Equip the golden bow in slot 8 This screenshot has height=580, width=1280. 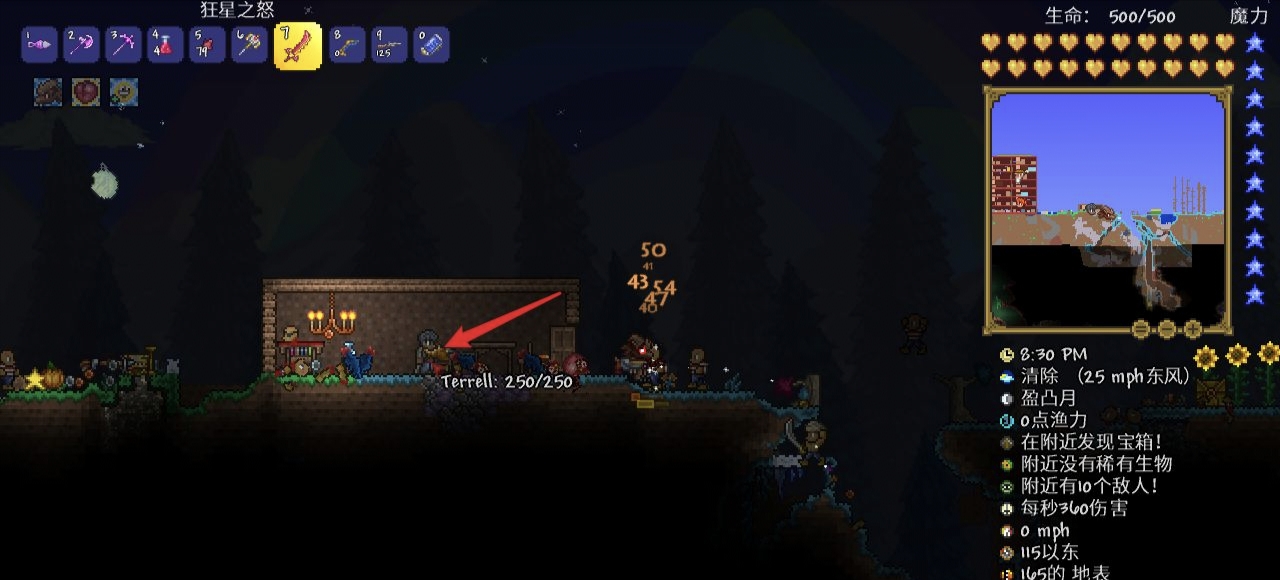pos(346,45)
